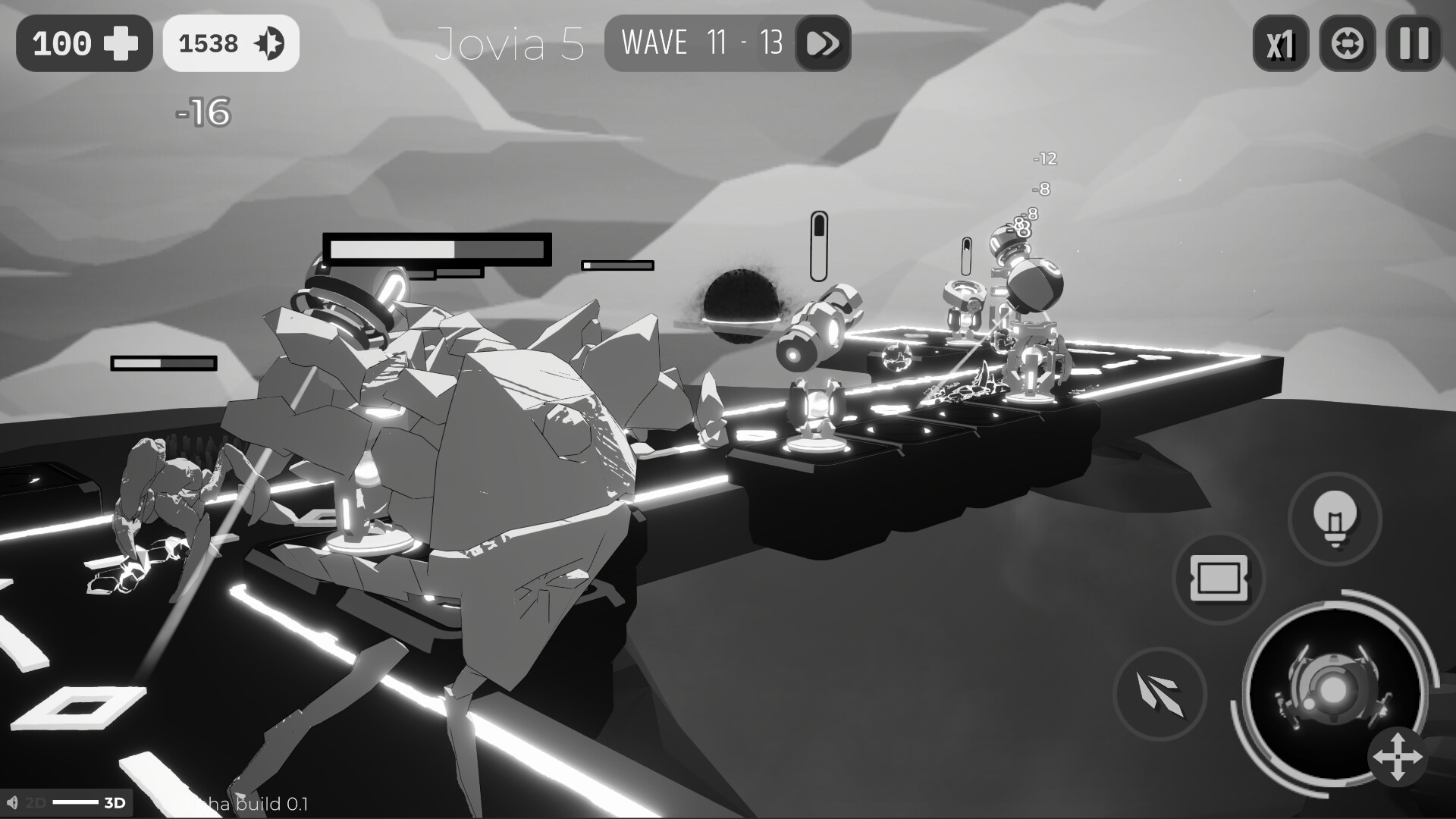Open the ticket icon near the drone portrait
The width and height of the screenshot is (1456, 819).
coord(1219,579)
